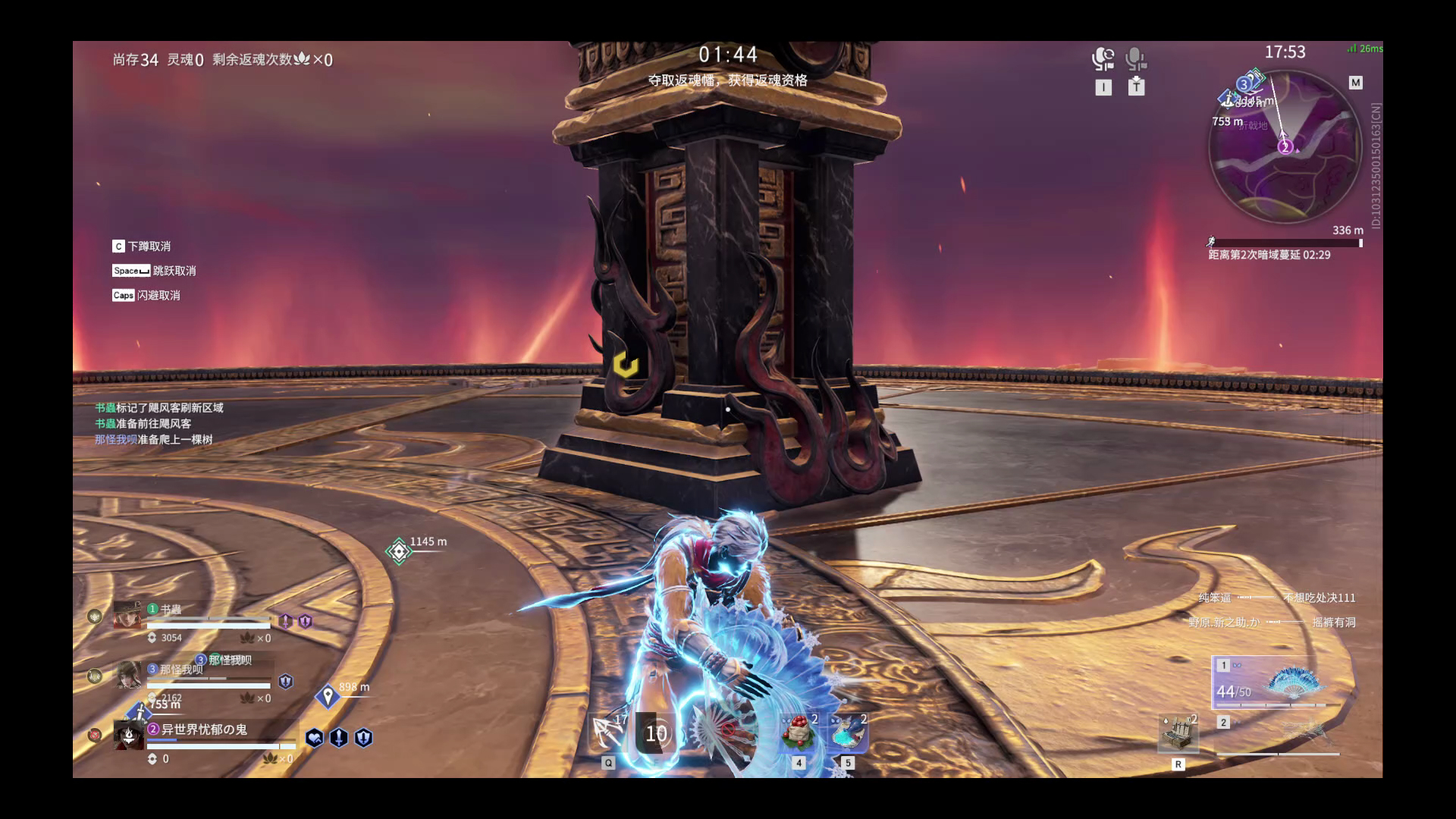This screenshot has height=819, width=1456.
Task: Click the heart soul jade buff icon
Action: pyautogui.click(x=314, y=737)
